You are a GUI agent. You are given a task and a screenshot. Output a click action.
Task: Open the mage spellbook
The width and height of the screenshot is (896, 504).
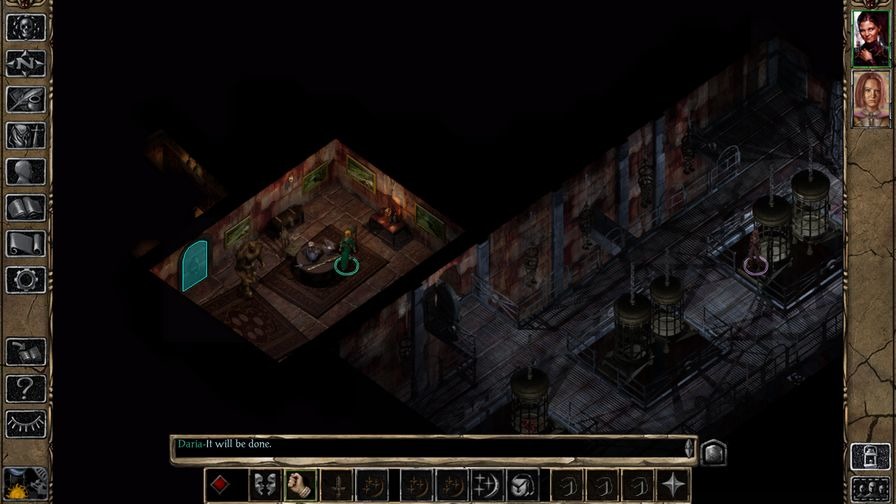point(25,207)
